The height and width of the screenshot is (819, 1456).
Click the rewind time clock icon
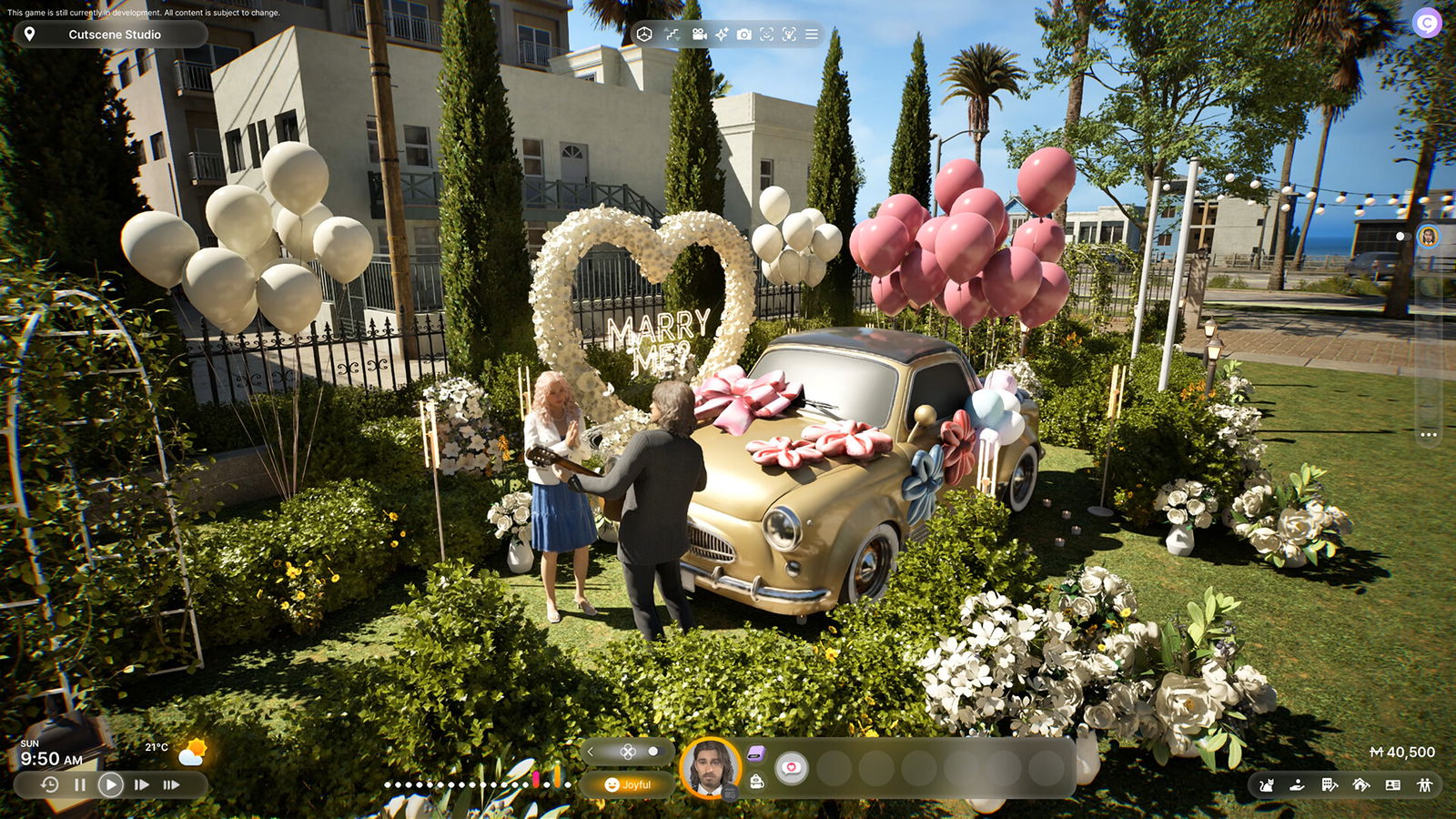tap(50, 784)
